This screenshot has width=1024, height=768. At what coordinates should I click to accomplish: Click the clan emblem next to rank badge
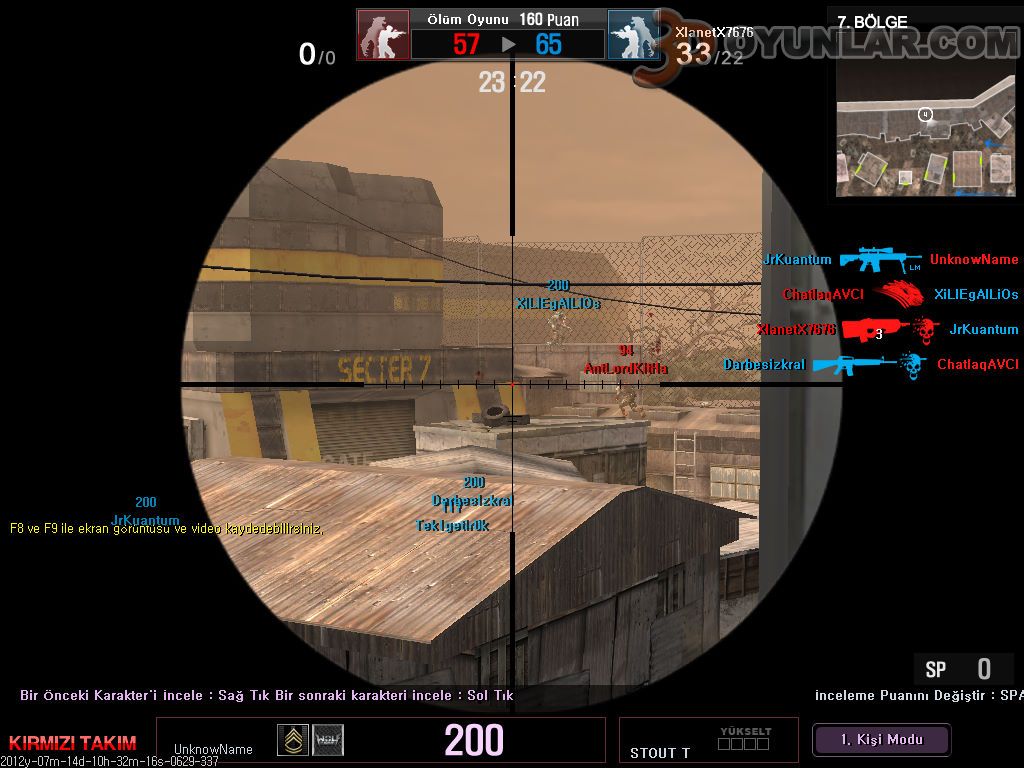[x=328, y=739]
